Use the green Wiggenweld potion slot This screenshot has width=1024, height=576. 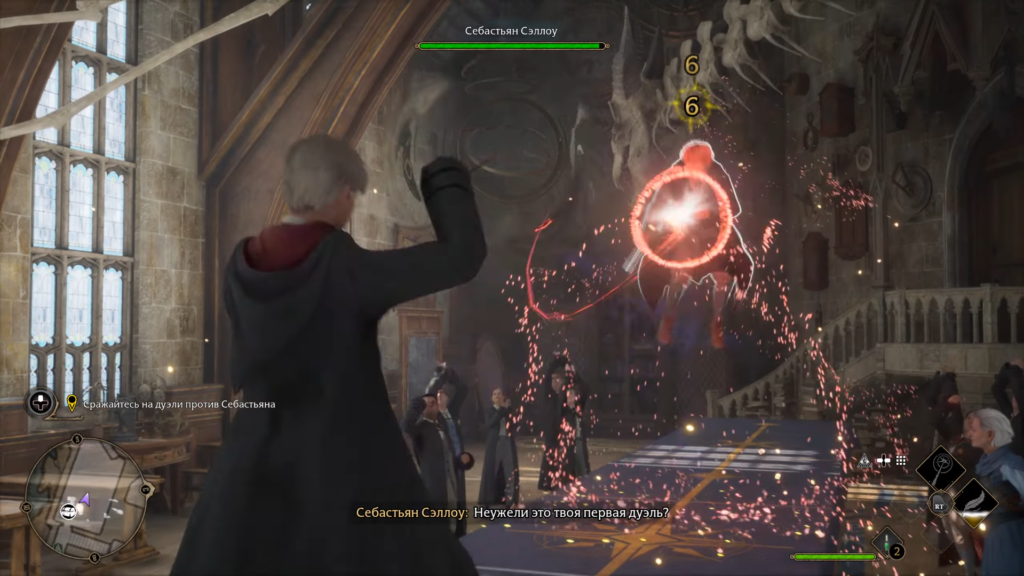[x=888, y=542]
